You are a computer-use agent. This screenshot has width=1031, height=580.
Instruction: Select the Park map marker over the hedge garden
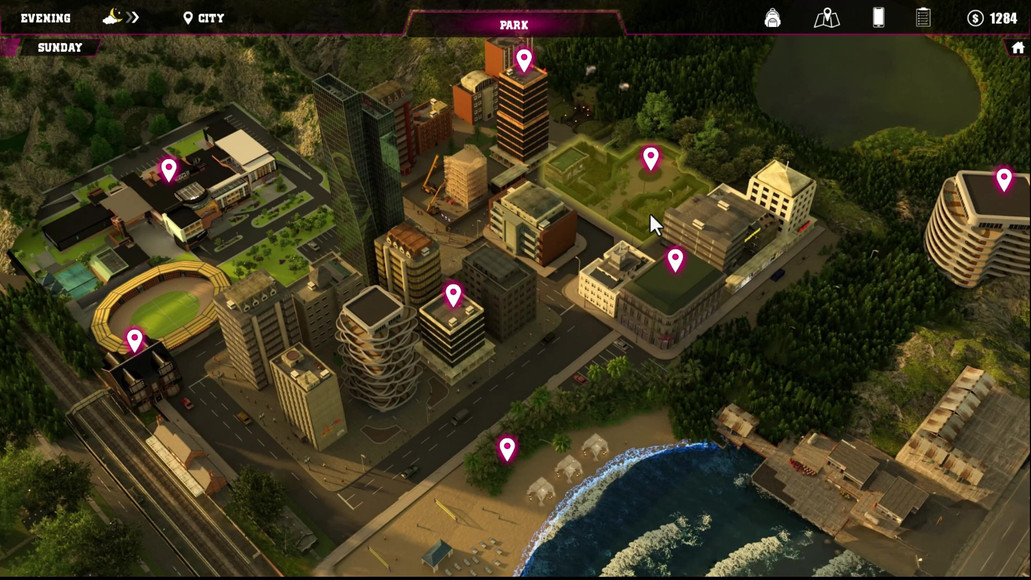tap(651, 158)
